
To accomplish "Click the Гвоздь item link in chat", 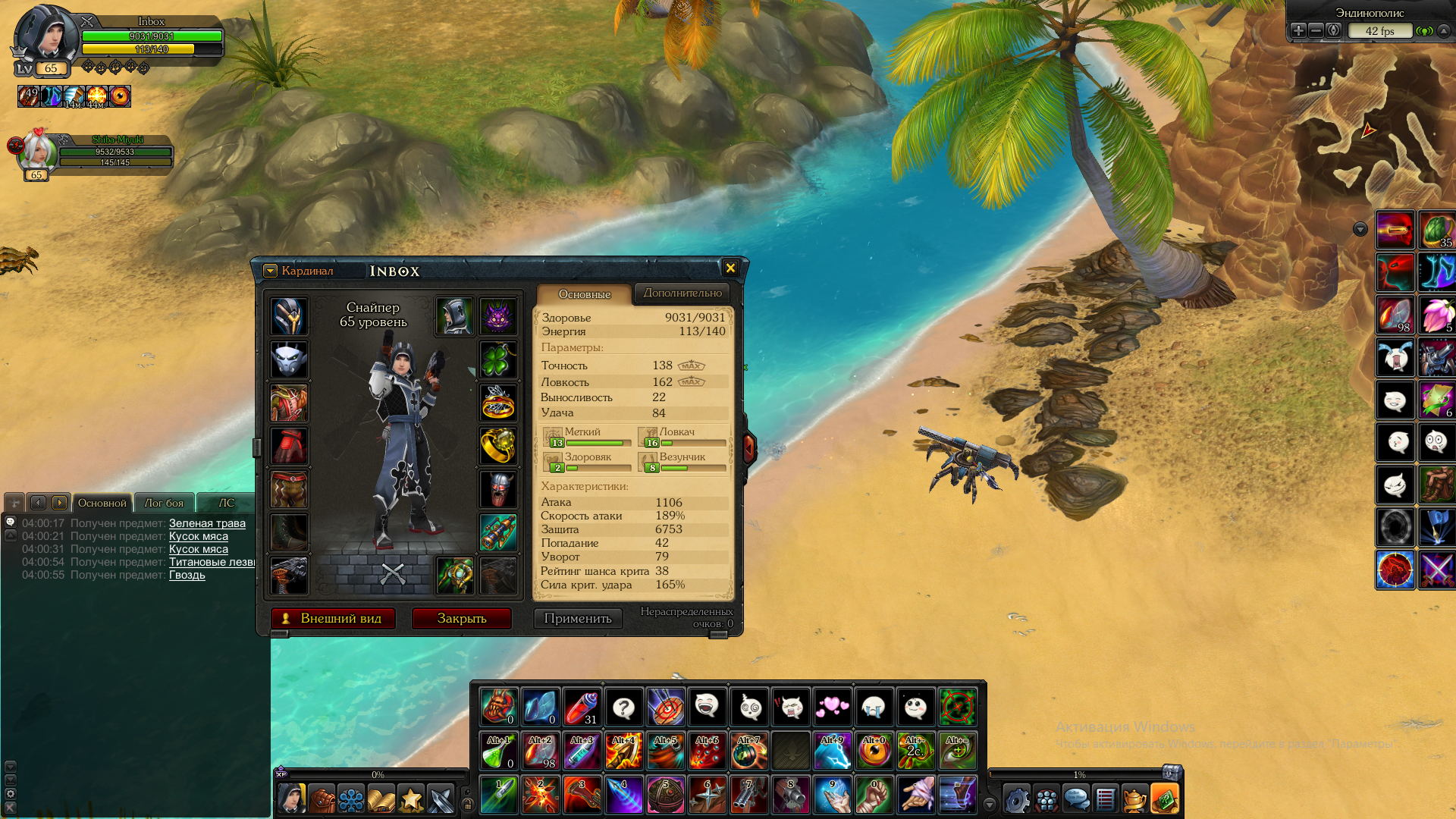I will tap(187, 575).
